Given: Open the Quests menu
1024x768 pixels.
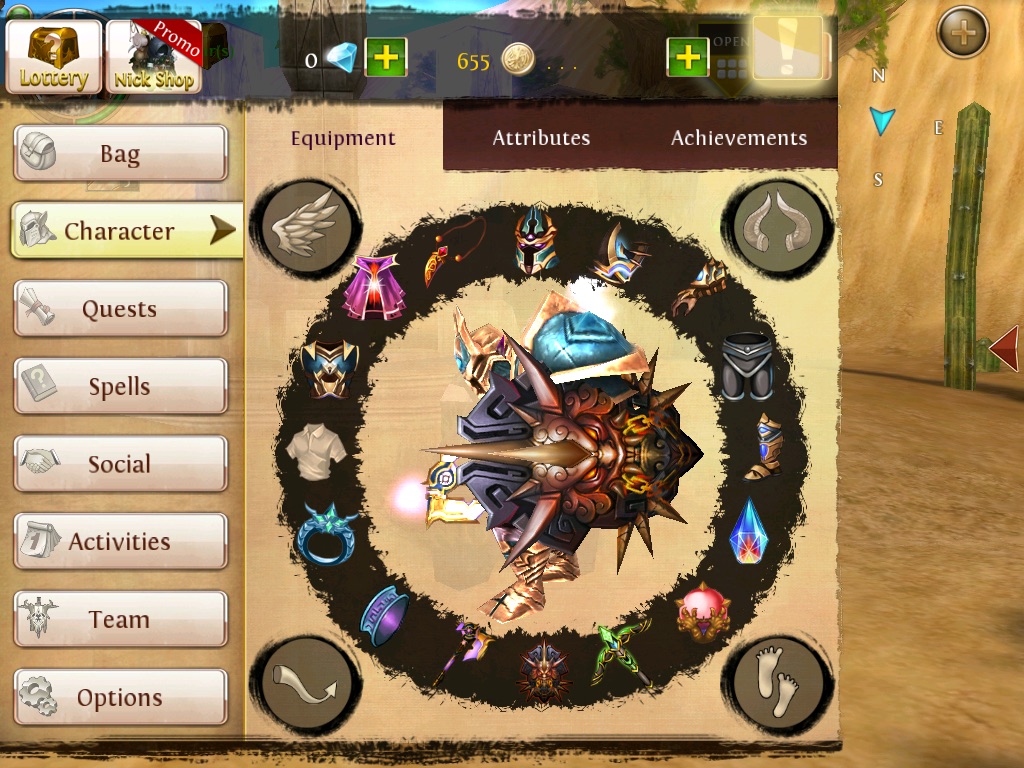Looking at the screenshot, I should point(120,309).
